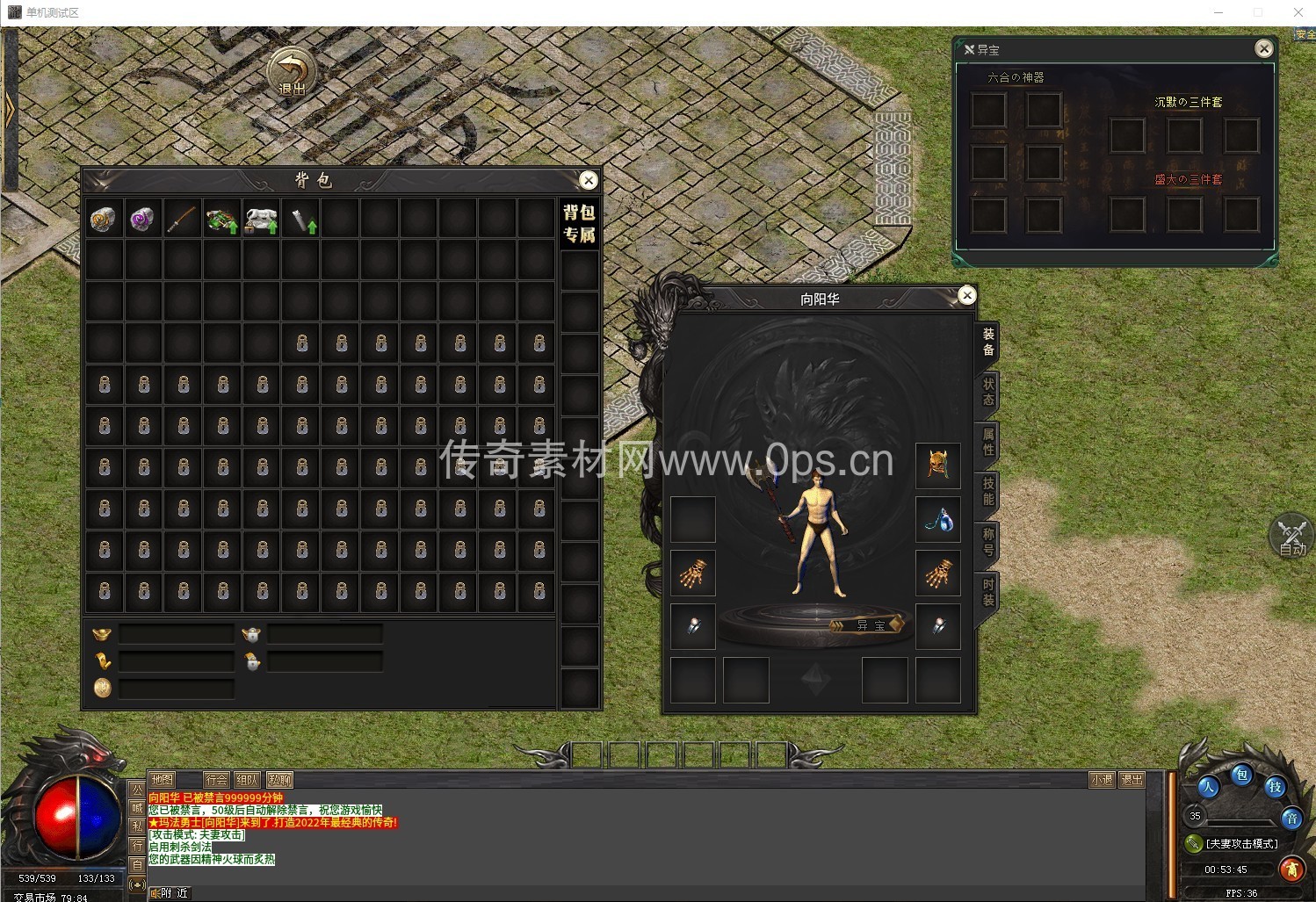This screenshot has width=1316, height=902.
Task: Switch chat to the 行会 guild channel
Action: coord(216,780)
